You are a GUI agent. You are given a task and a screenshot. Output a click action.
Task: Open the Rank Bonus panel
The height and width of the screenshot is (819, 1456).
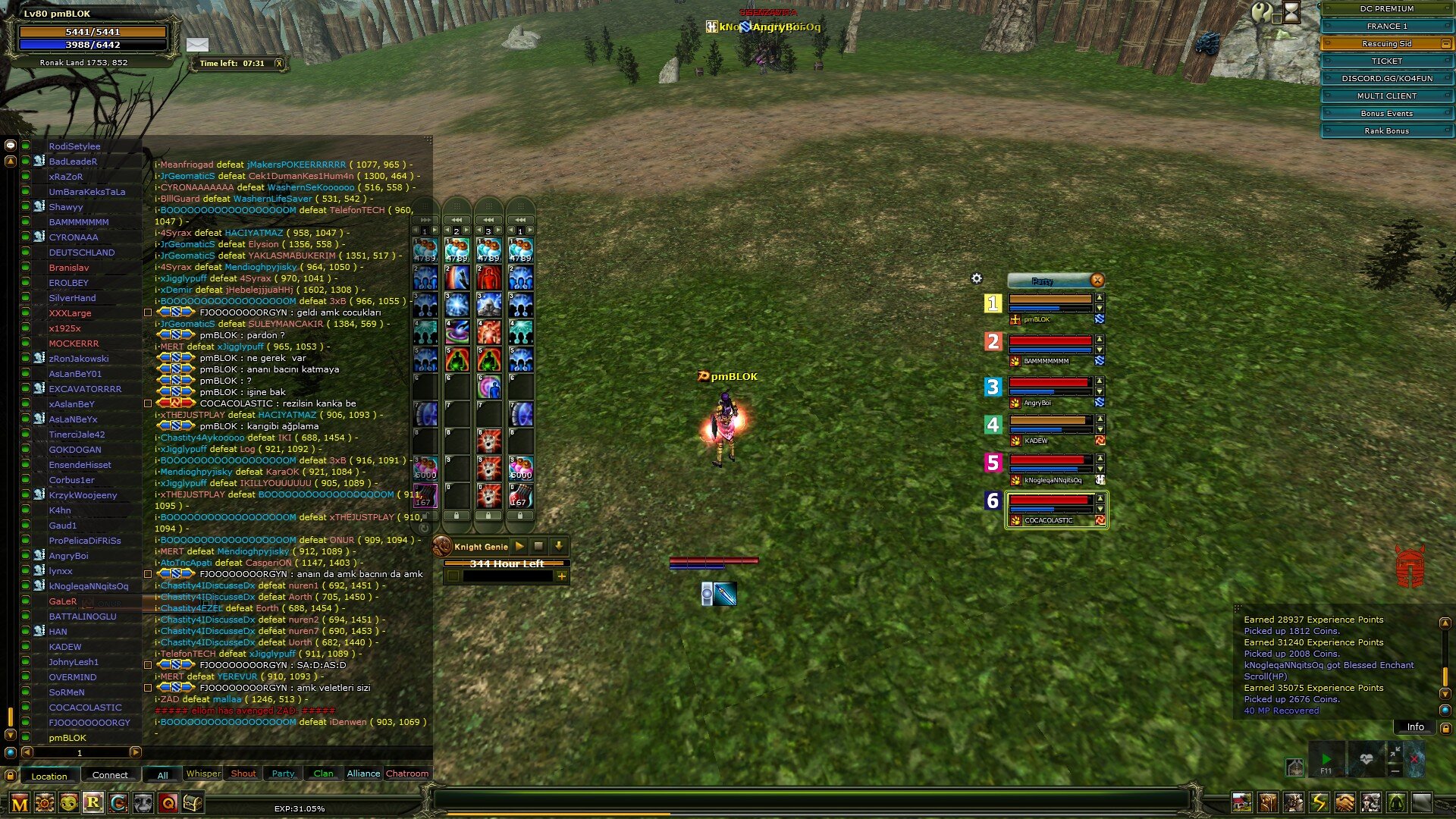click(1386, 131)
